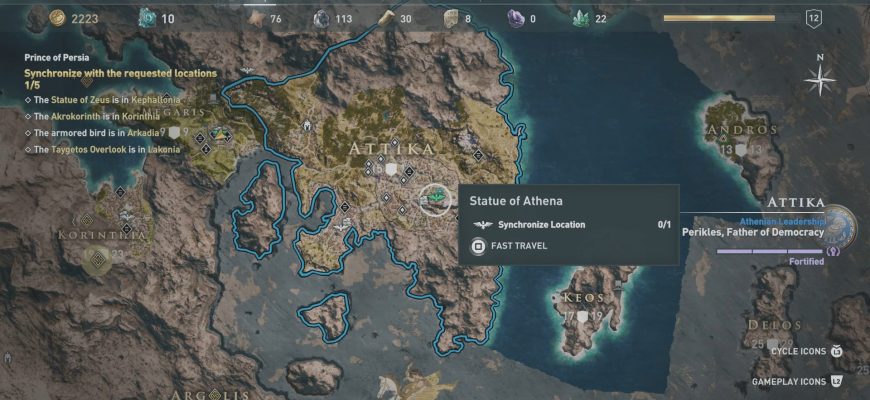Select the highlighted Statue of Athena map marker

click(x=434, y=199)
